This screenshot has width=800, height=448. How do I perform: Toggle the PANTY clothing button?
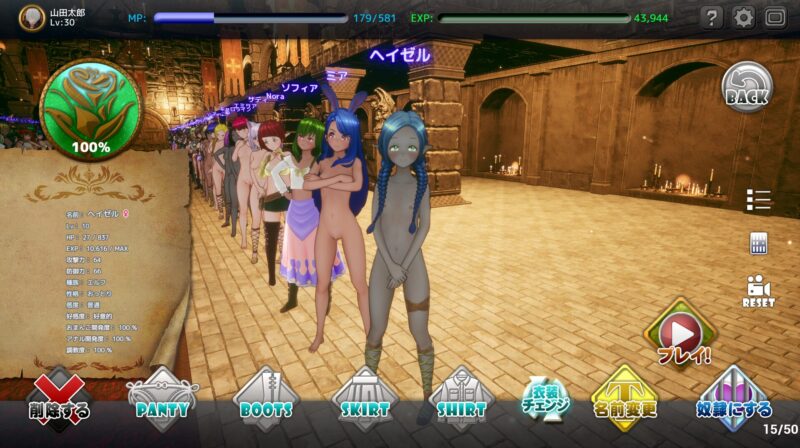(162, 400)
